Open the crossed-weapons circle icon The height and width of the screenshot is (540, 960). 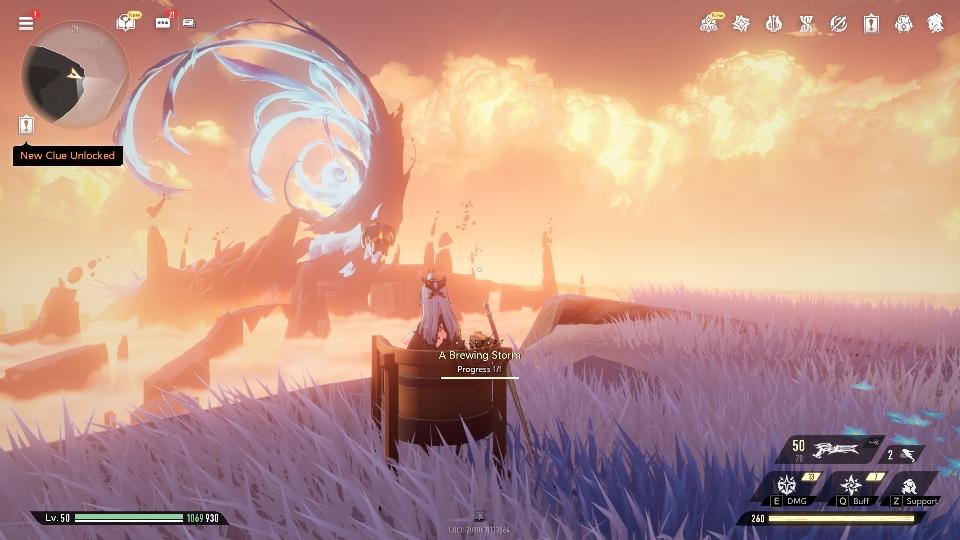[x=838, y=23]
